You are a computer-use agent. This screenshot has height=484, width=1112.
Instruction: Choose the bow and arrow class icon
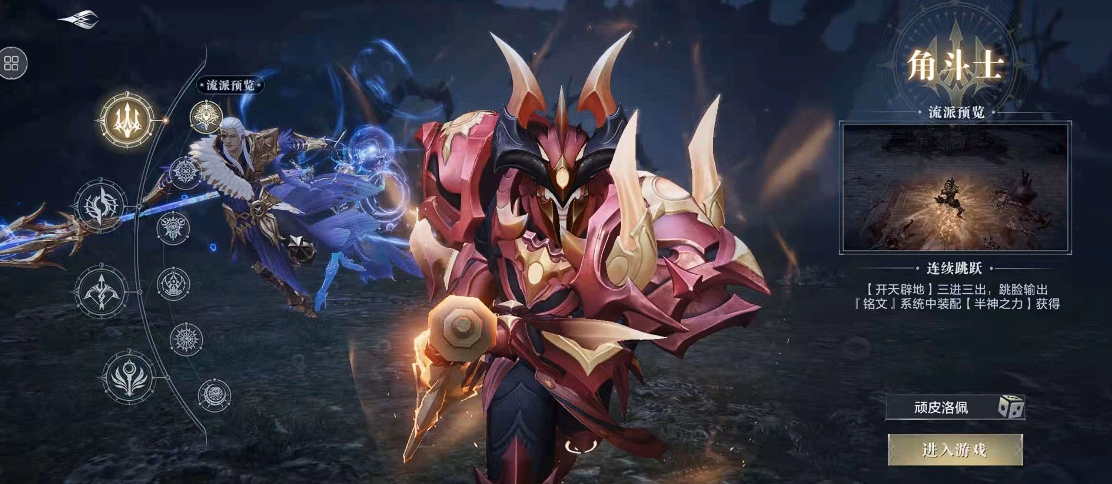pyautogui.click(x=101, y=292)
